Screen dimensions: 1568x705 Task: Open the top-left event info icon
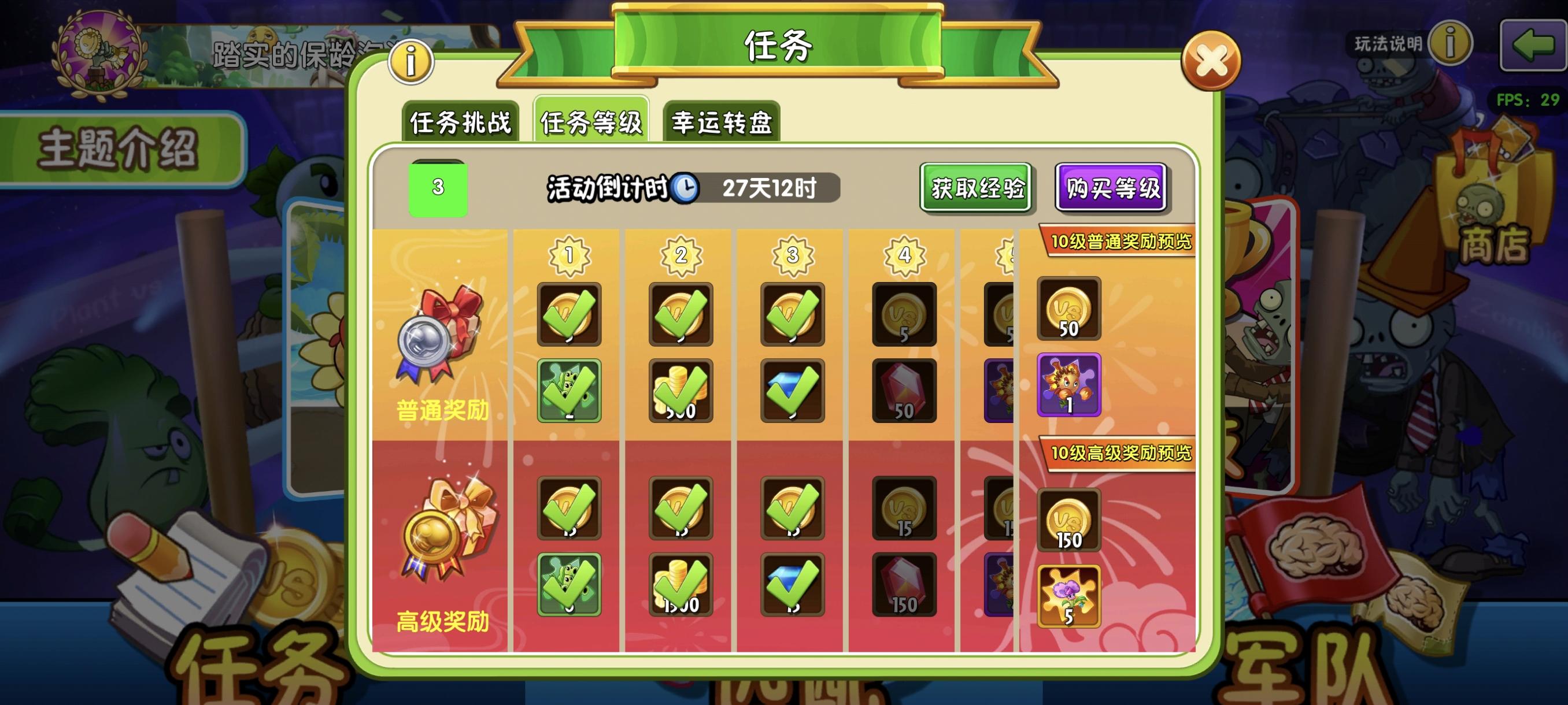pos(411,61)
